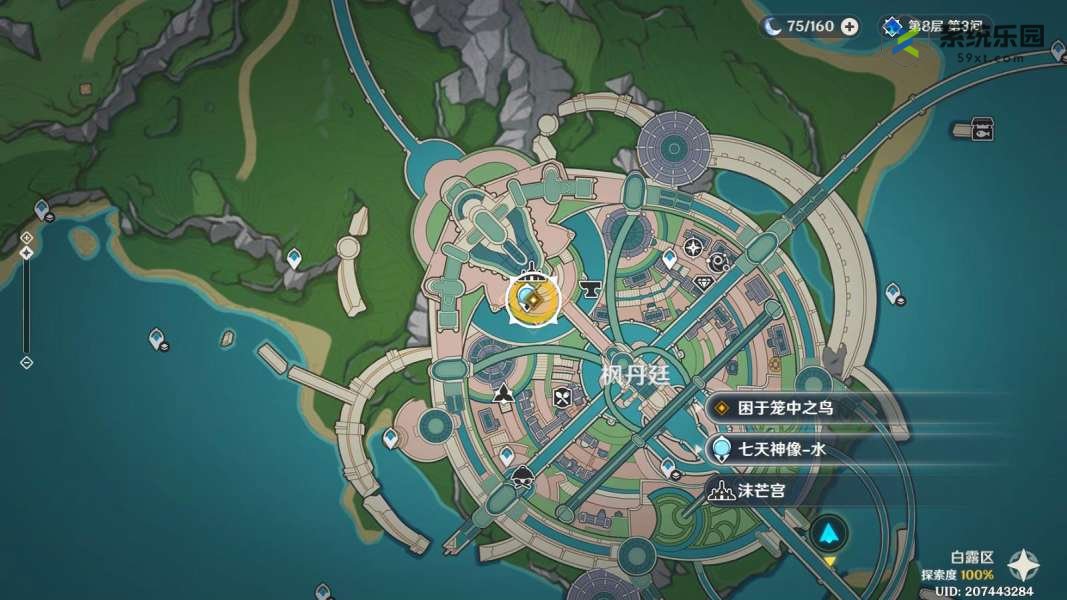Screen dimensions: 1067x600
Task: Click the hat-and-mustache NPC marker
Action: (521, 477)
